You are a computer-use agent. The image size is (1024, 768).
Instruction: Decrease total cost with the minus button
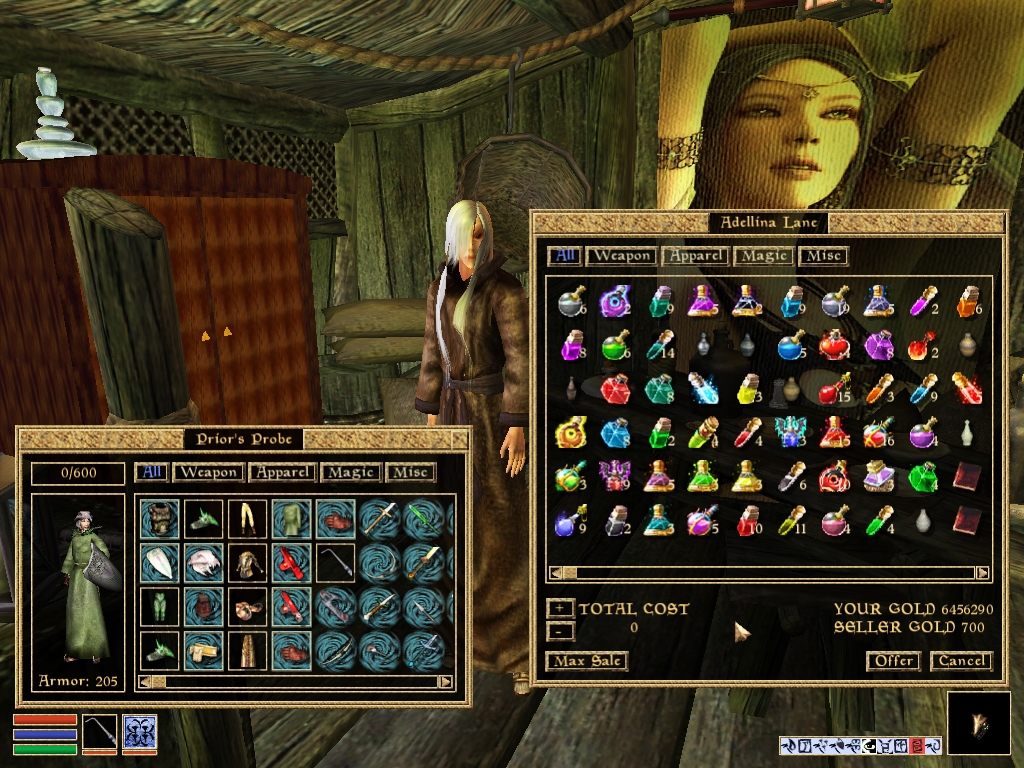[561, 631]
